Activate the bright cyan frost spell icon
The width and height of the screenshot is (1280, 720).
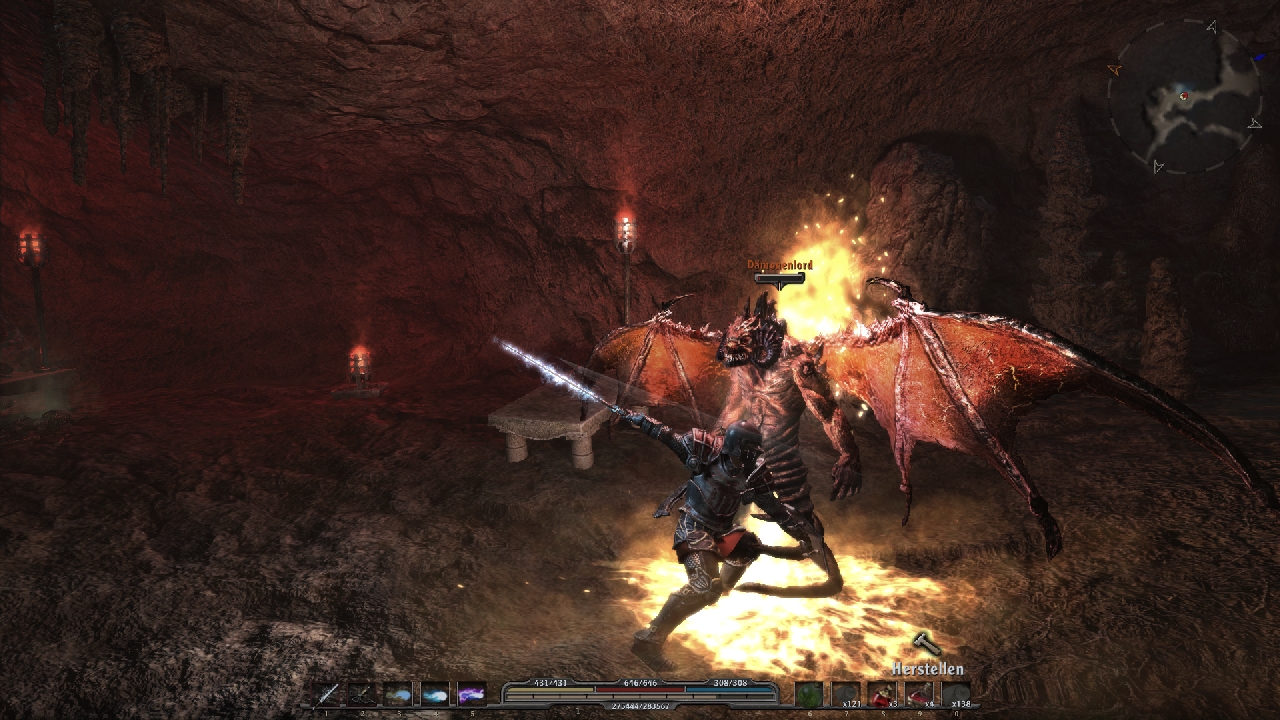tap(435, 694)
